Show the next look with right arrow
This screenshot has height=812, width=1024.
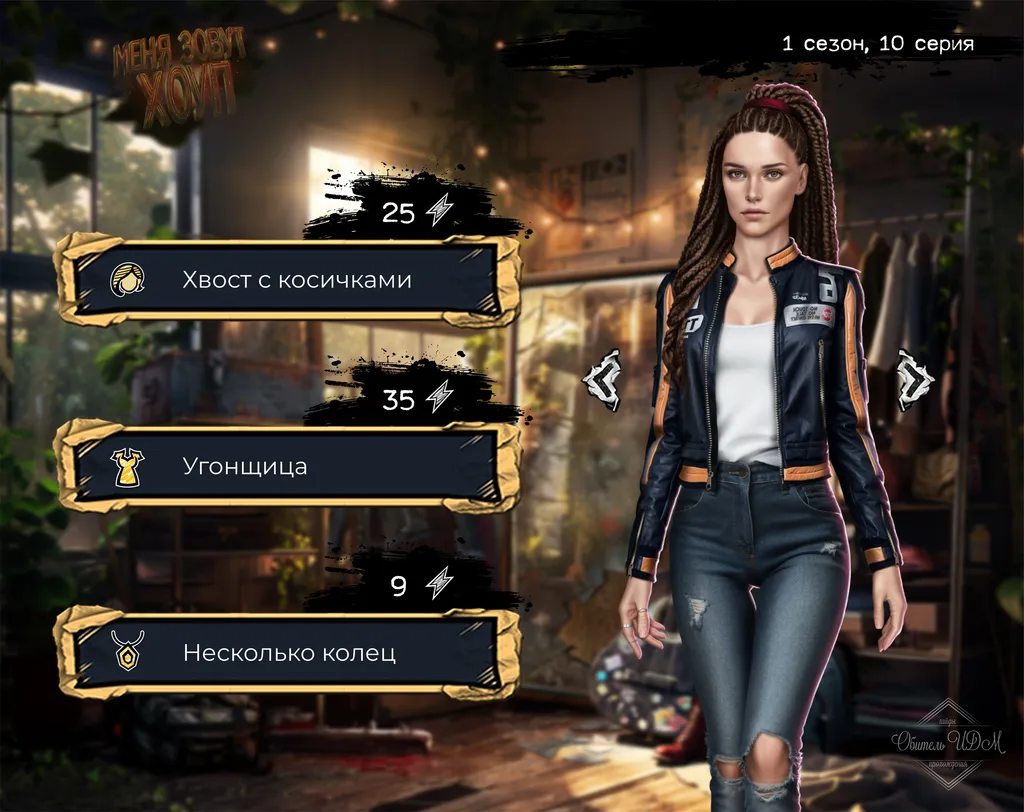click(914, 380)
